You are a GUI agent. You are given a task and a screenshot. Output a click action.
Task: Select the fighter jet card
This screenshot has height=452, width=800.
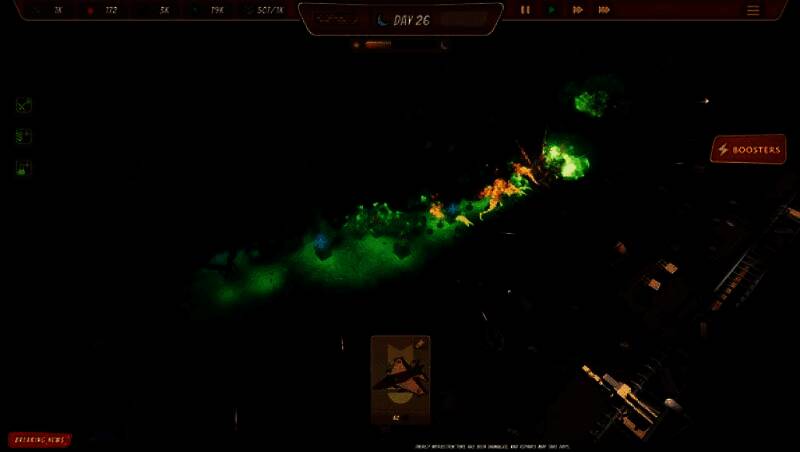click(400, 379)
